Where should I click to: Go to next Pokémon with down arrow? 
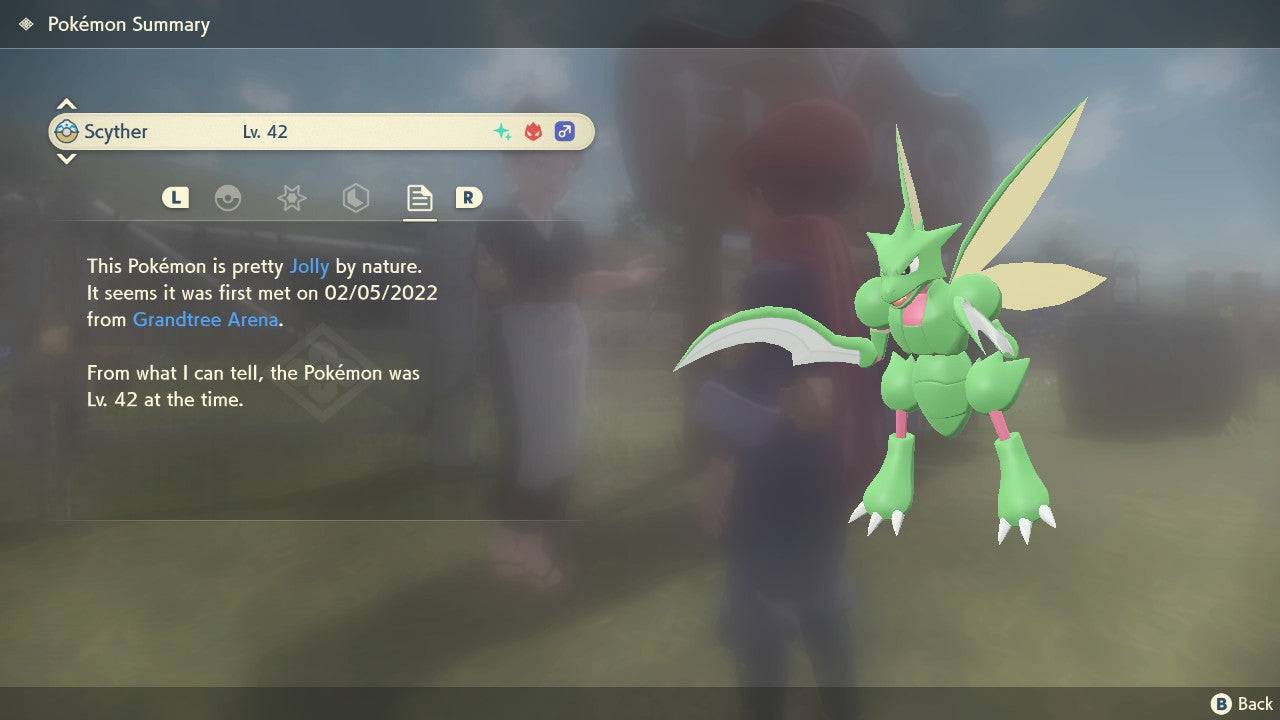point(66,159)
